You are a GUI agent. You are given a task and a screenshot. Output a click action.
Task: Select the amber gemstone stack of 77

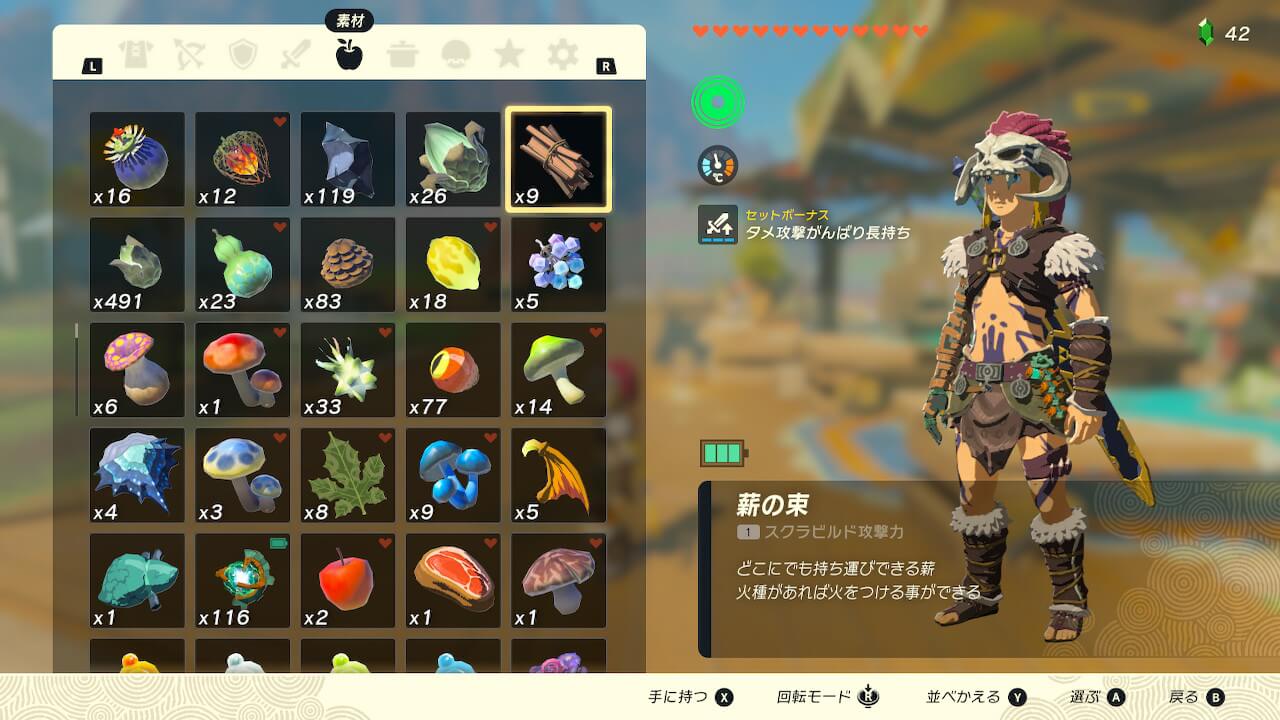tap(453, 370)
